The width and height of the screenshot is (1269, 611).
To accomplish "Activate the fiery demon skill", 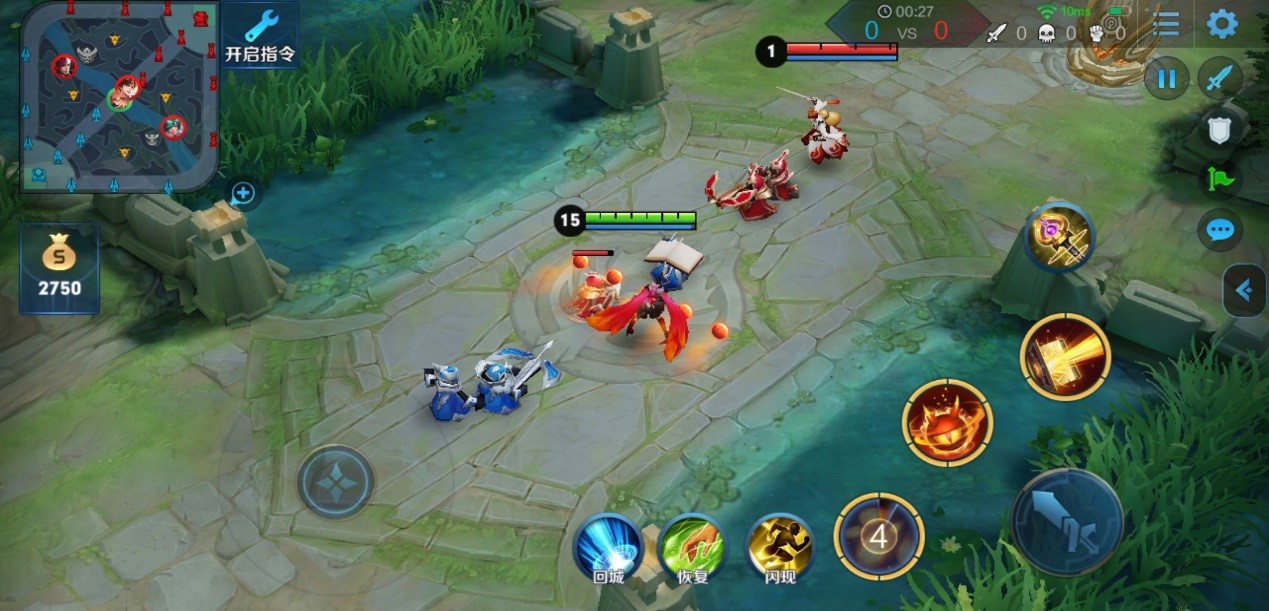I will pos(947,422).
